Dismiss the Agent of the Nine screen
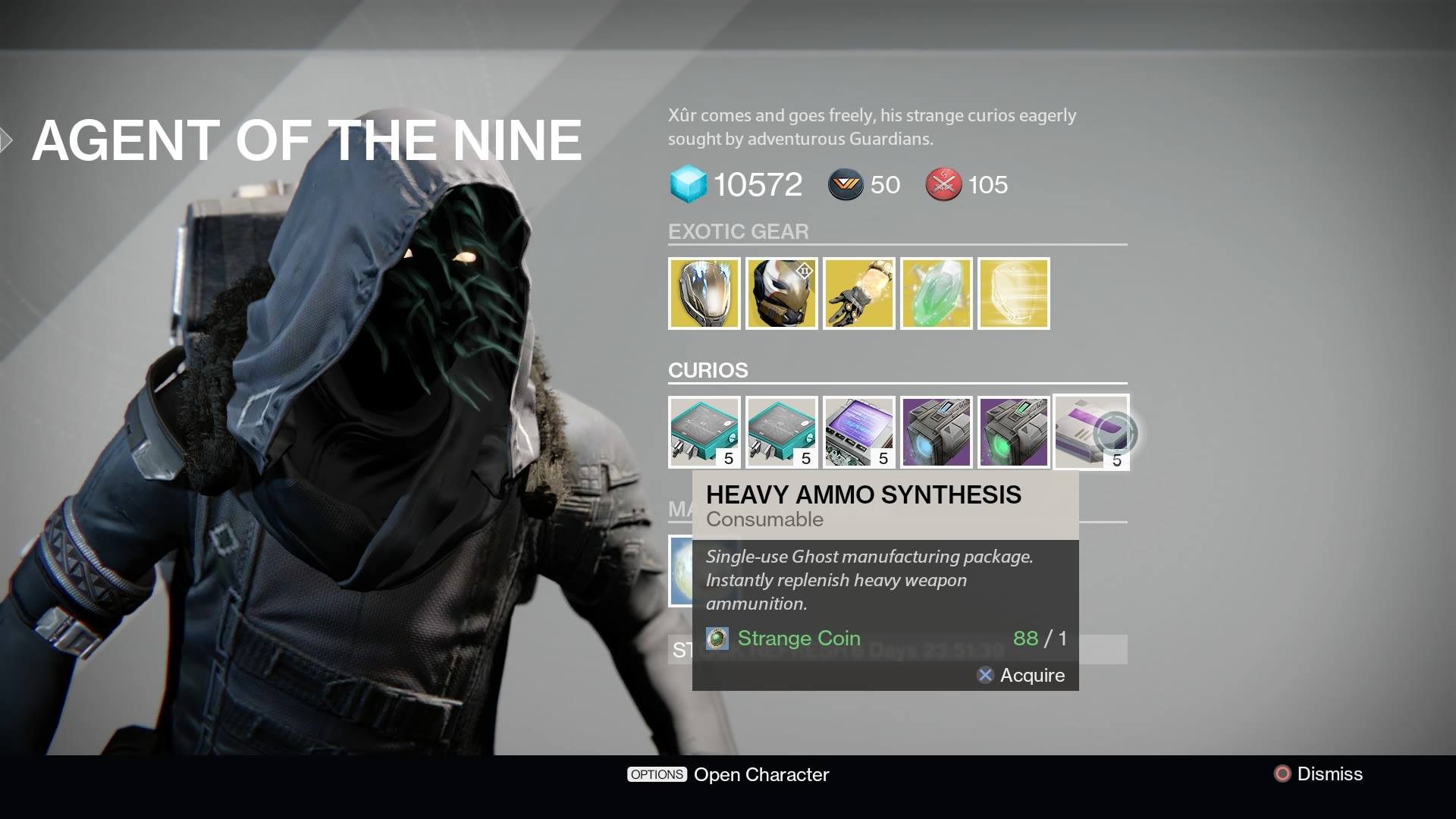This screenshot has height=819, width=1456. (x=1321, y=774)
